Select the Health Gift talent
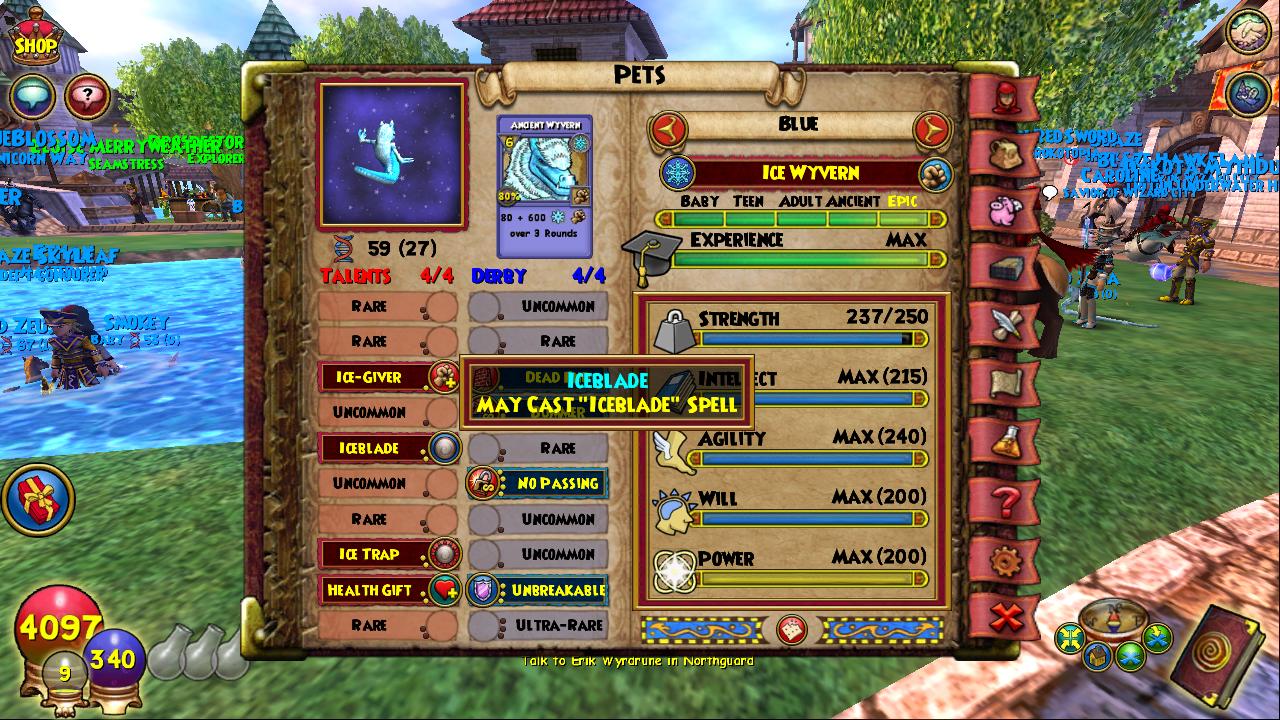Image resolution: width=1280 pixels, height=720 pixels. [387, 590]
